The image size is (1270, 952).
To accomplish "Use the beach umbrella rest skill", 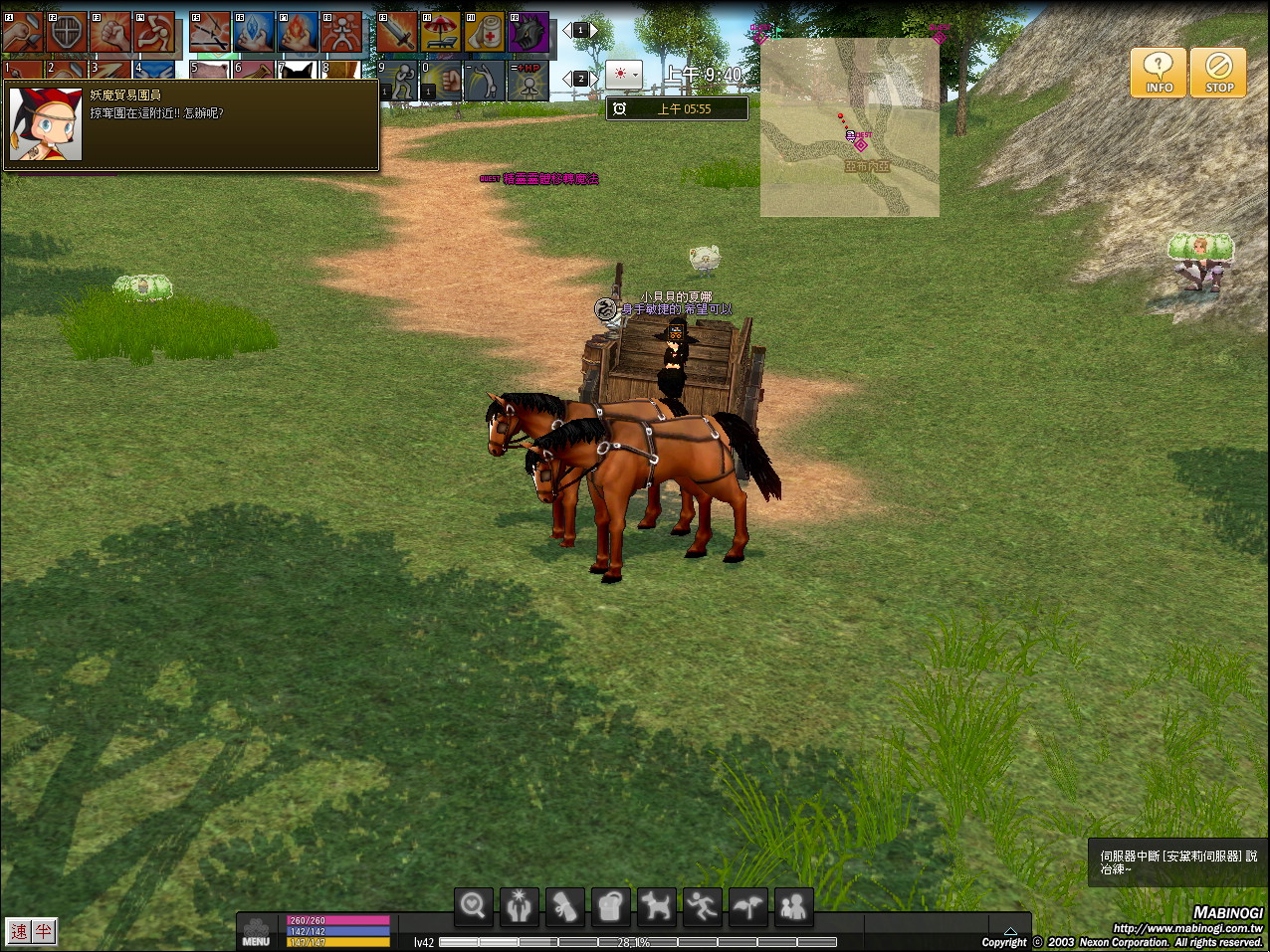I will click(x=440, y=33).
